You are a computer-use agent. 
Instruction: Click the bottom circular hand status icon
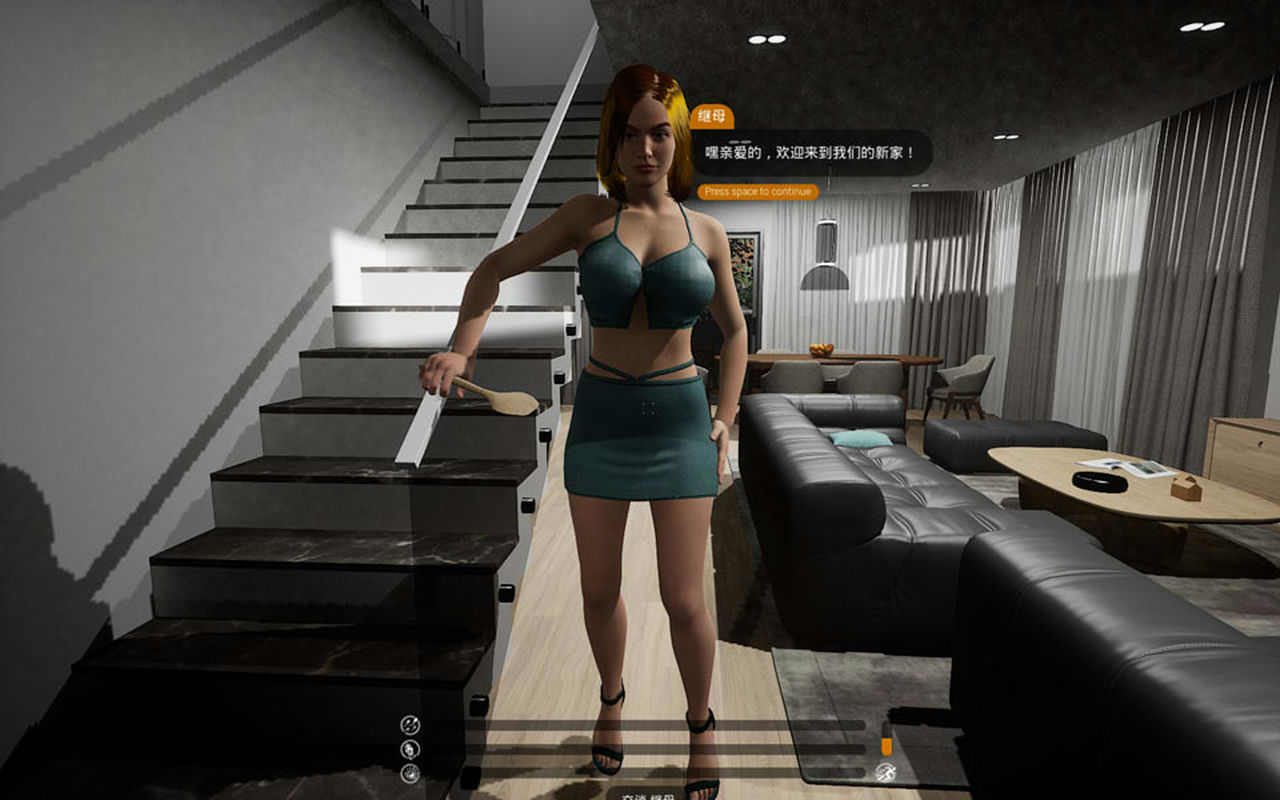point(408,773)
